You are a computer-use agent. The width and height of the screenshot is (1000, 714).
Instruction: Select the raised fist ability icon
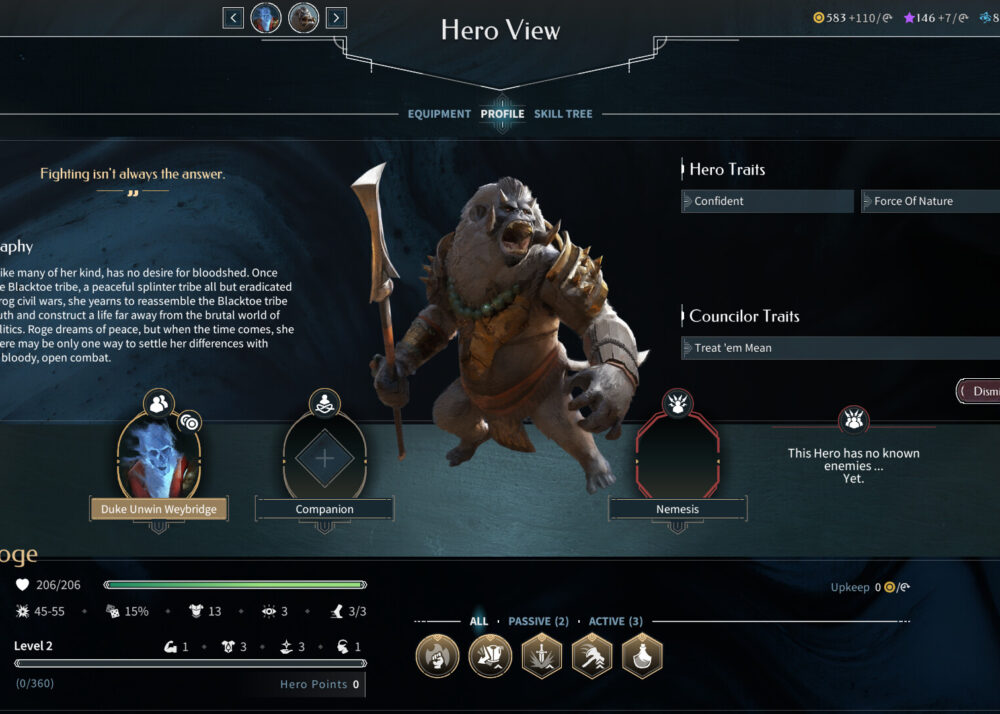[438, 657]
